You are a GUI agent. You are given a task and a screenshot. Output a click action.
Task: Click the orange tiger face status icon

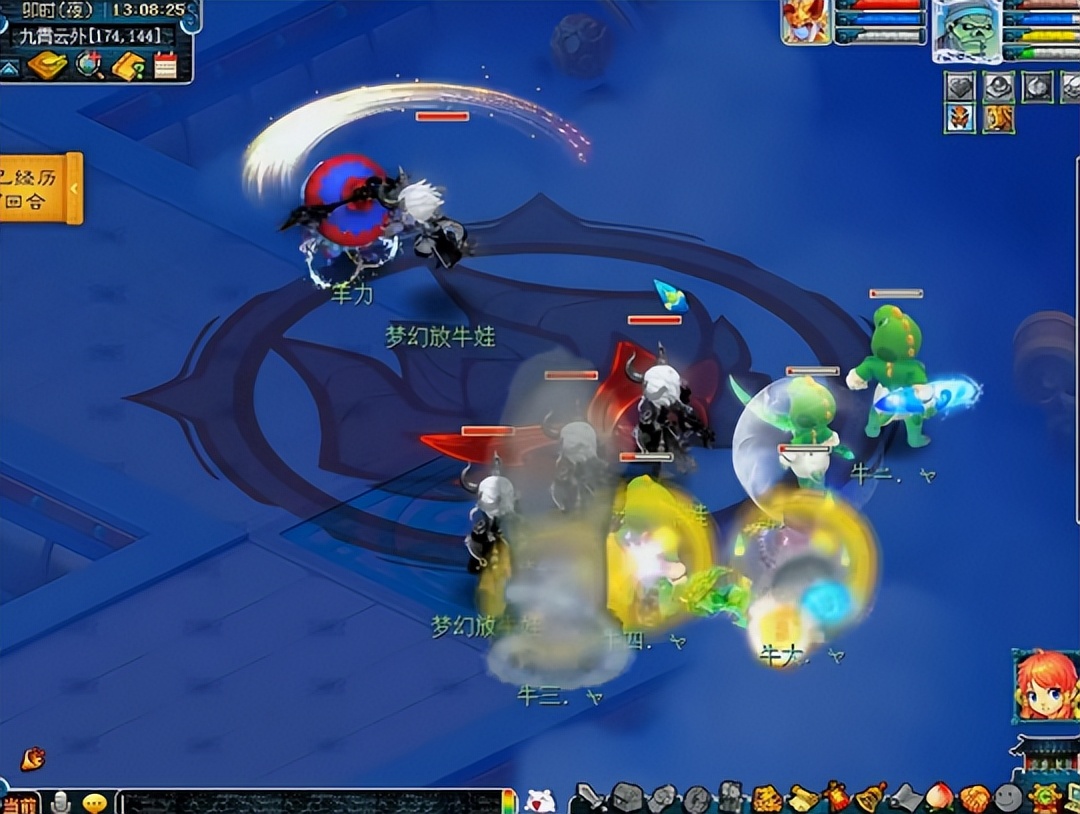pos(960,119)
